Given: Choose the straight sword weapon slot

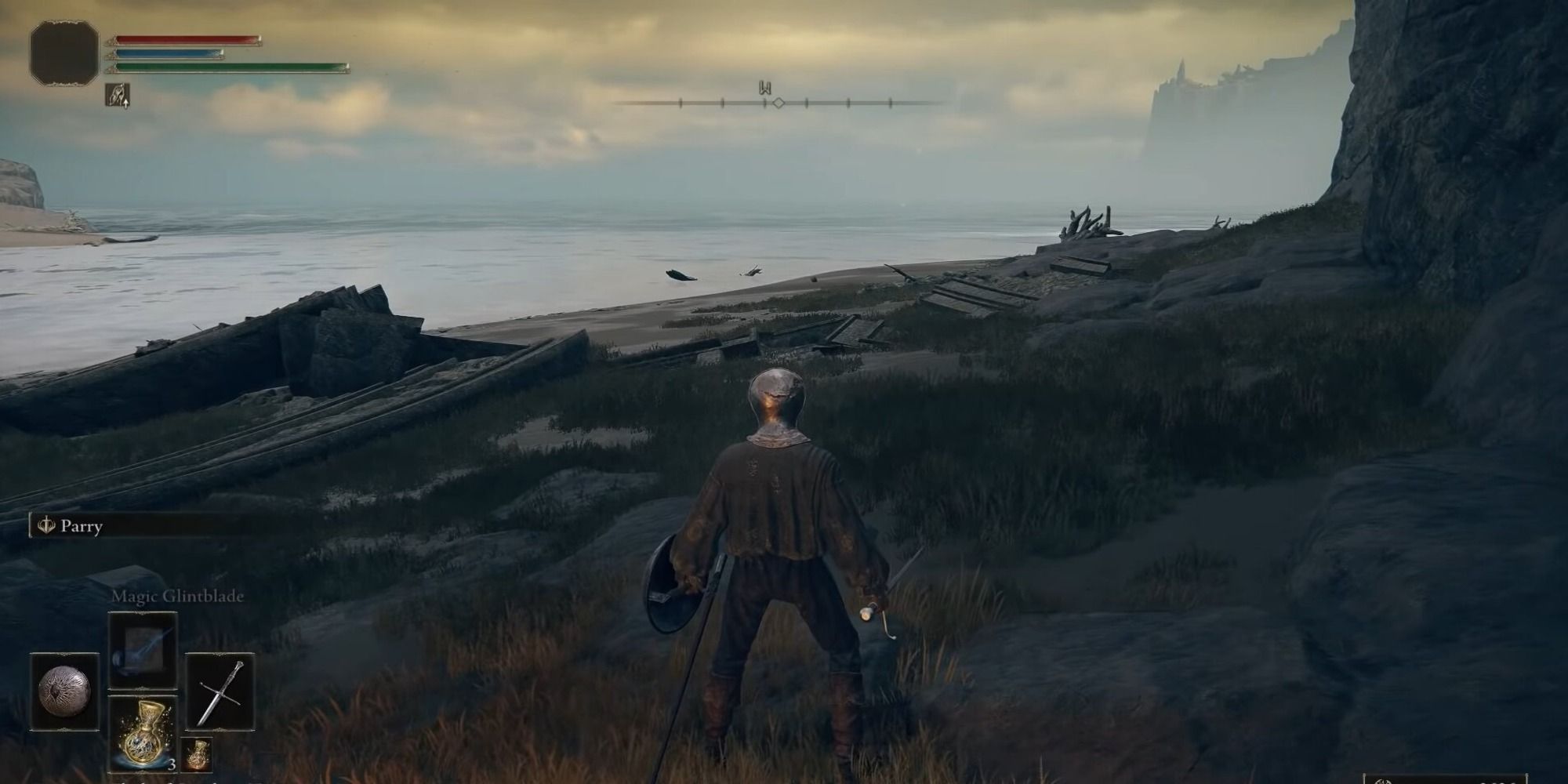Looking at the screenshot, I should pos(220,691).
